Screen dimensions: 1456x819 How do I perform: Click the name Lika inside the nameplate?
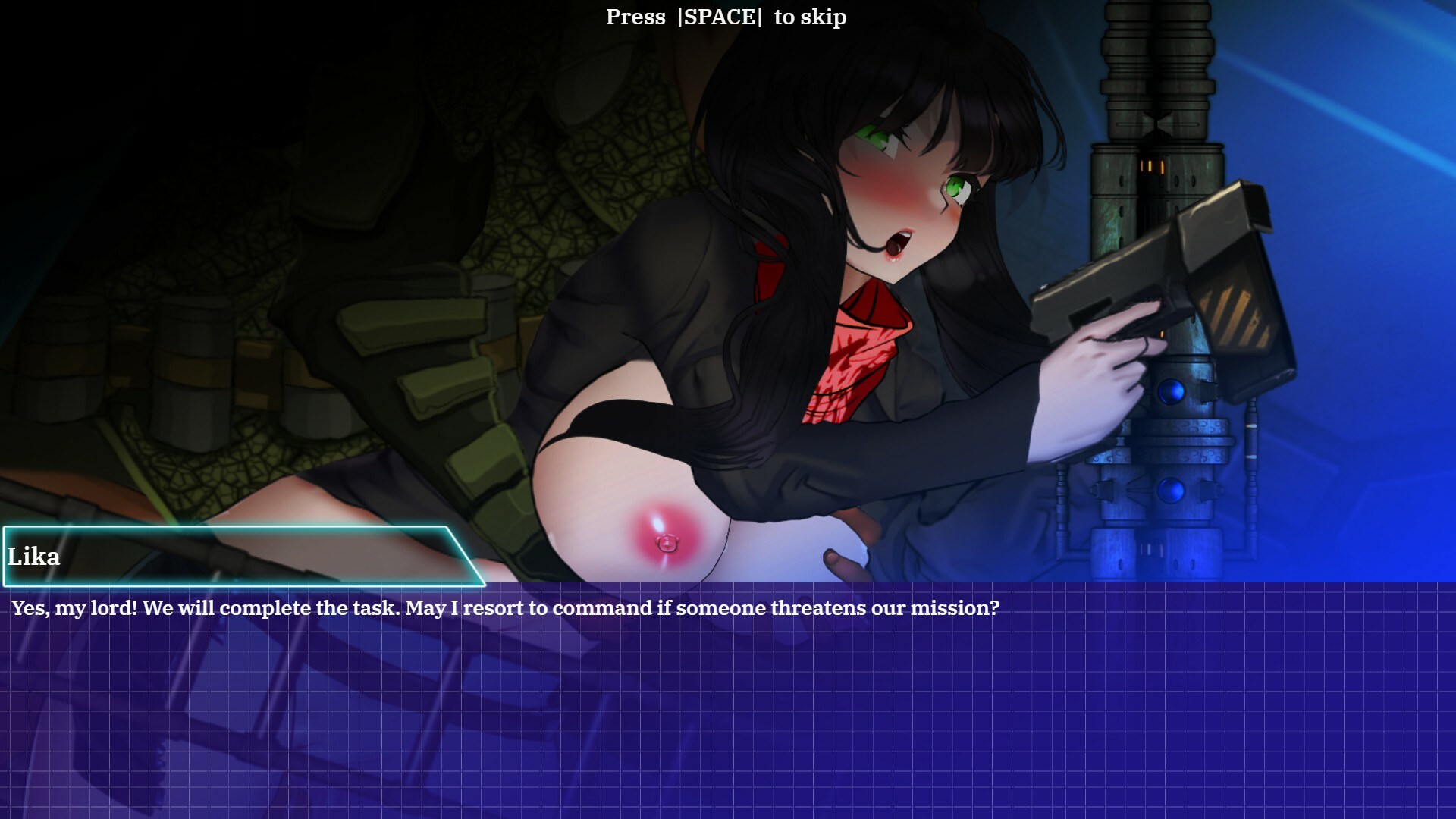34,557
